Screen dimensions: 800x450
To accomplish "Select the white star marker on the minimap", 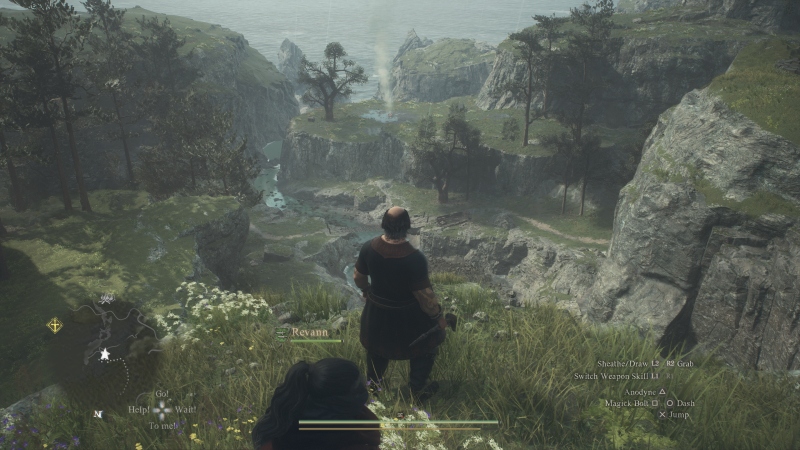I will 104,353.
